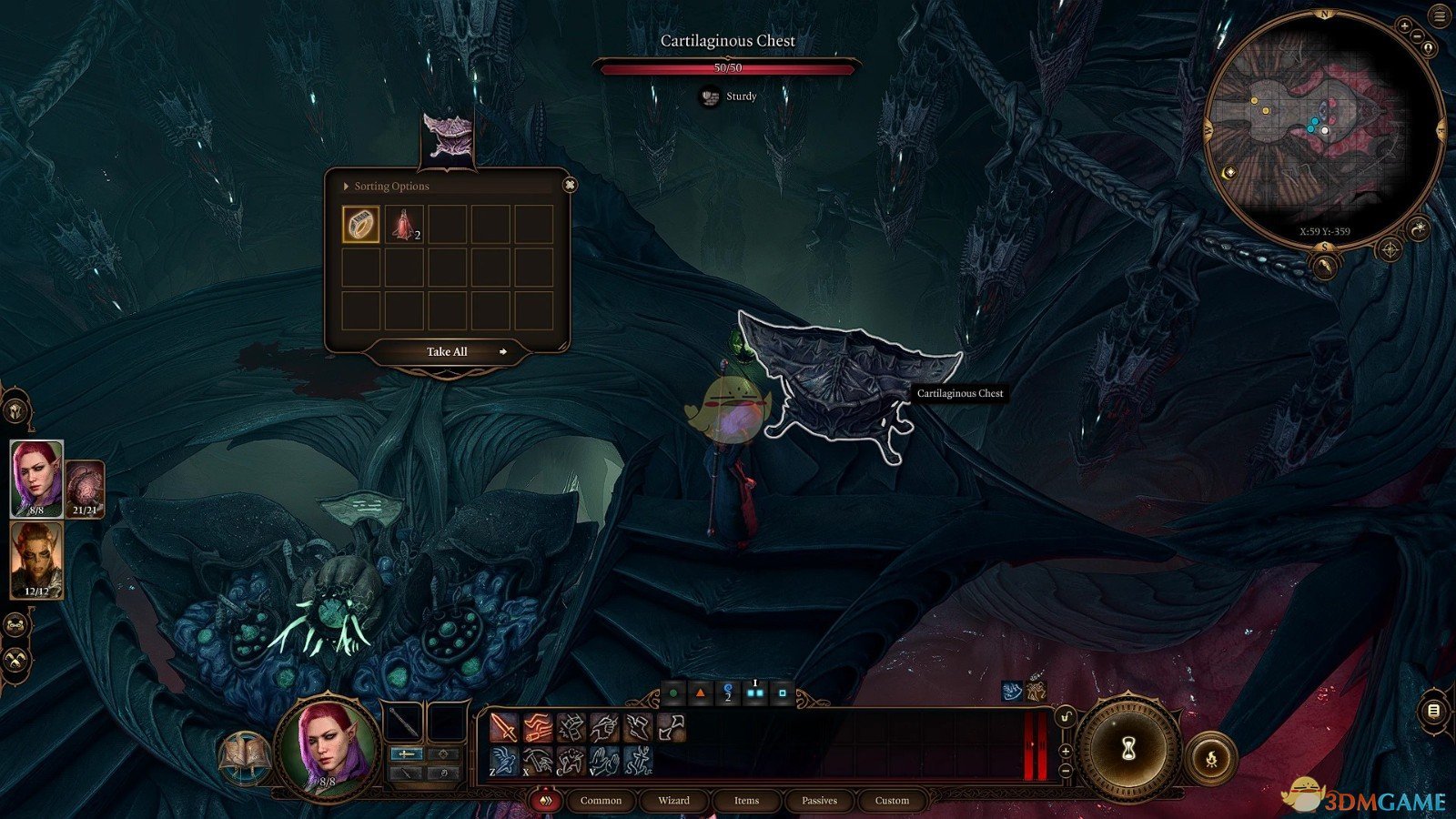Viewport: 1456px width, 819px height.
Task: Select the brain familiar portrait
Action: [x=85, y=488]
